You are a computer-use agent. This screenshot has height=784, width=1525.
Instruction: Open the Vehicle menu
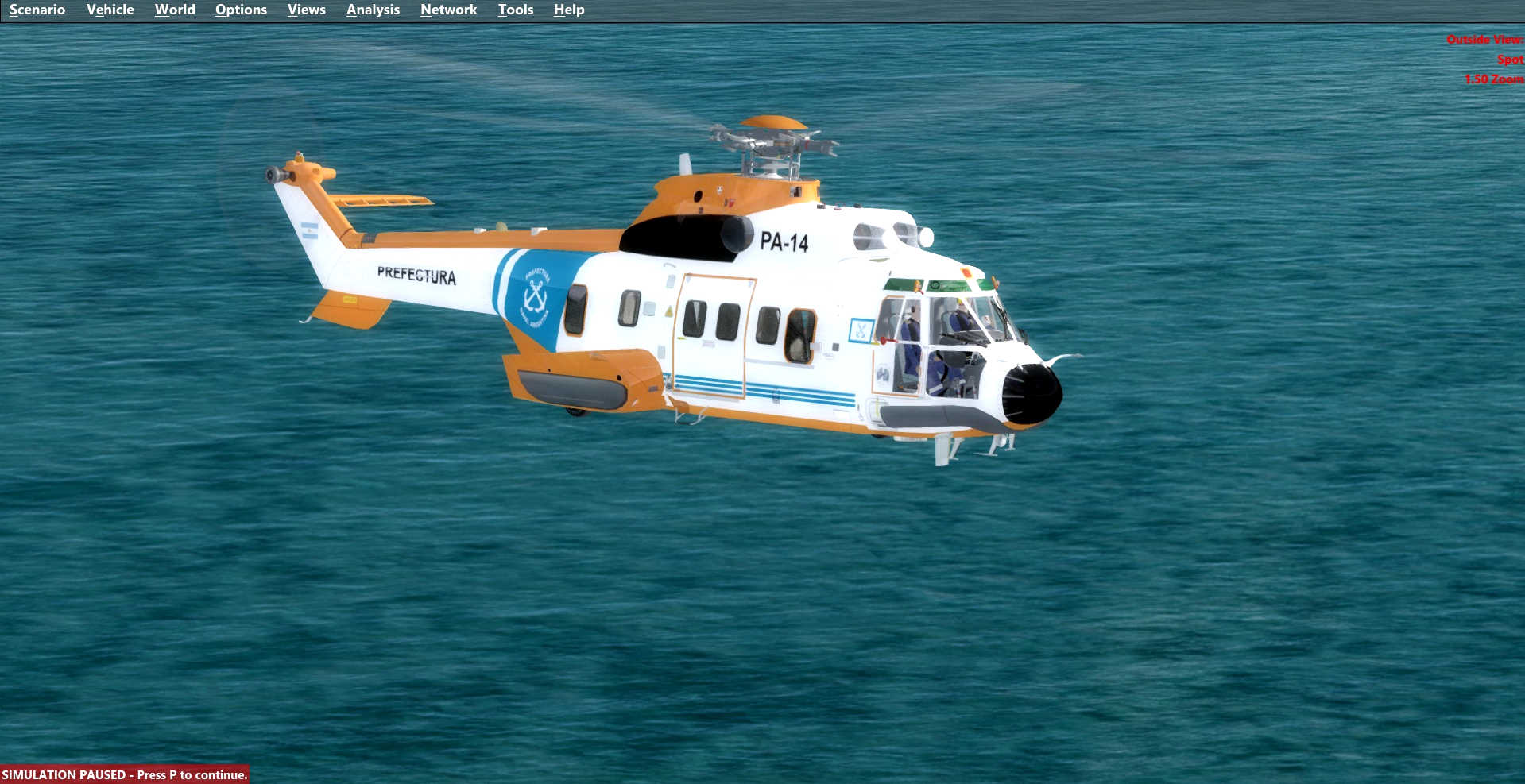[110, 10]
